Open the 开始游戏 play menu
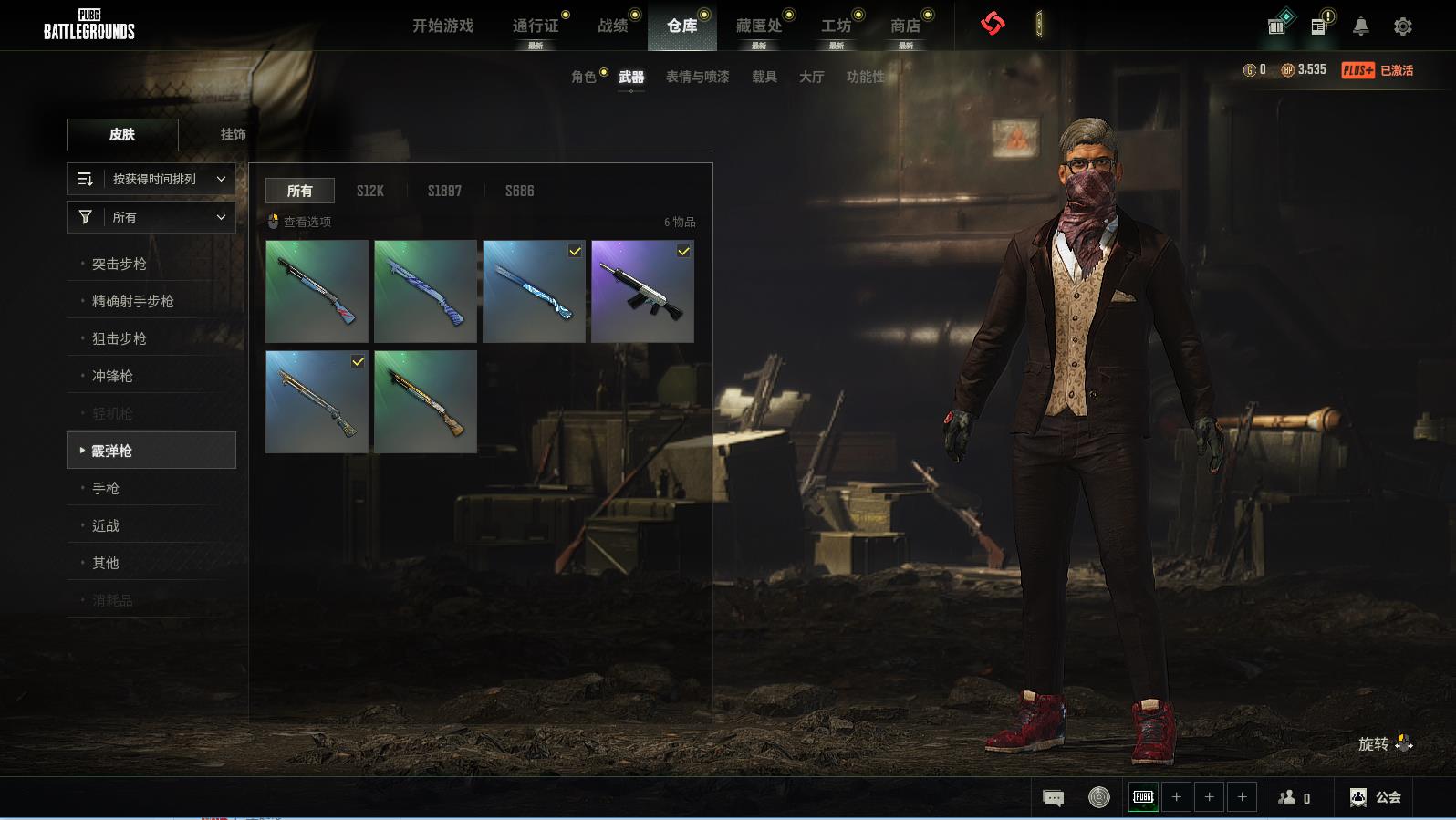The image size is (1456, 820). click(x=442, y=26)
